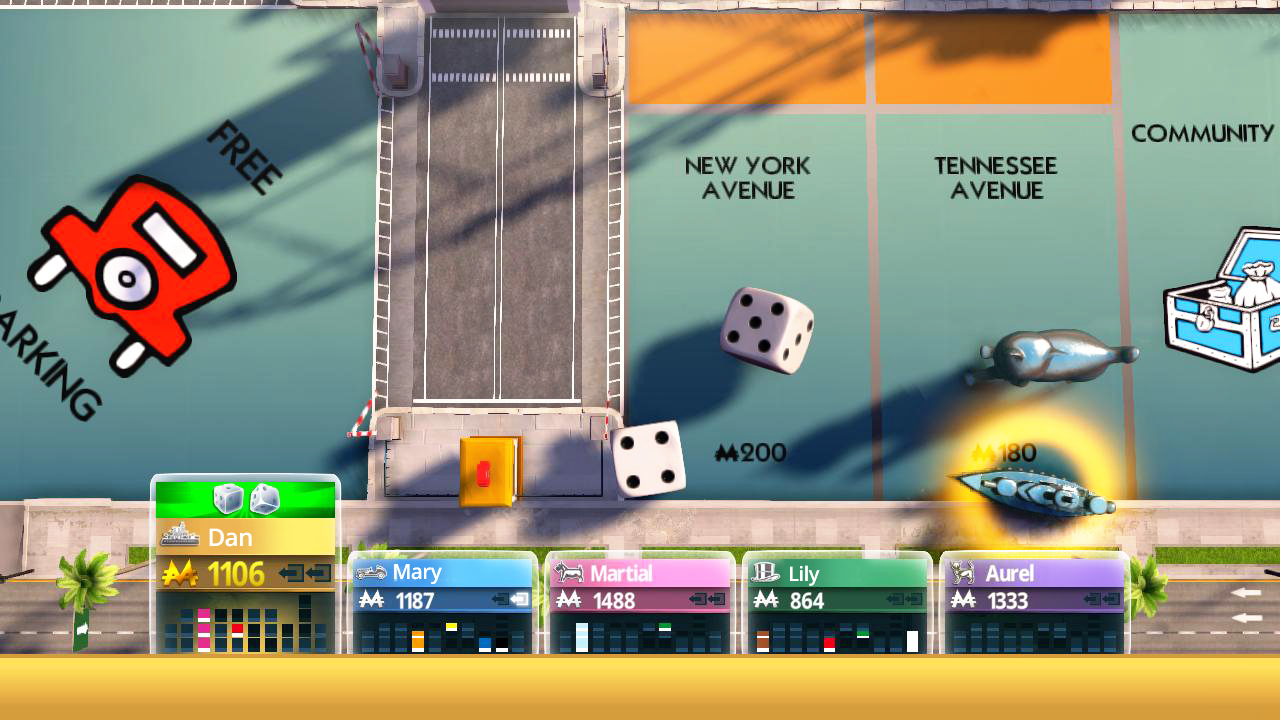Expand Martial's owned properties section
1280x720 pixels.
[640, 635]
